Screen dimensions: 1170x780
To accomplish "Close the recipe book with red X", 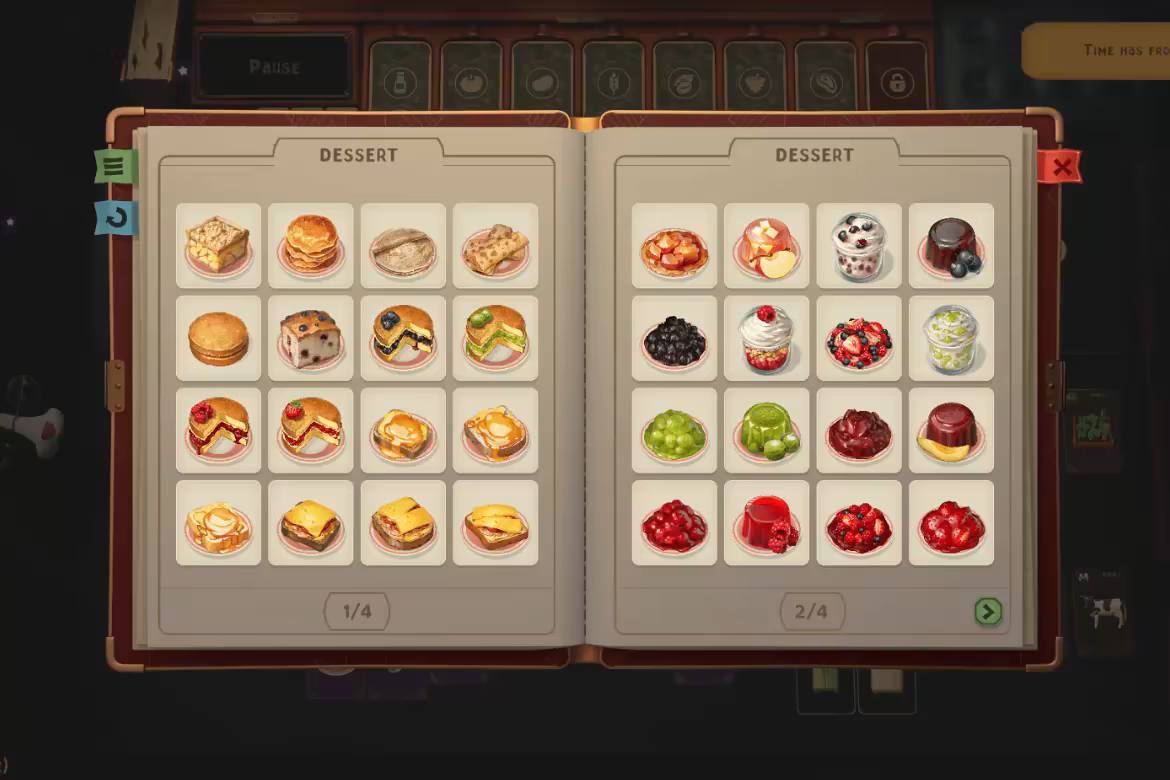I will [1060, 167].
